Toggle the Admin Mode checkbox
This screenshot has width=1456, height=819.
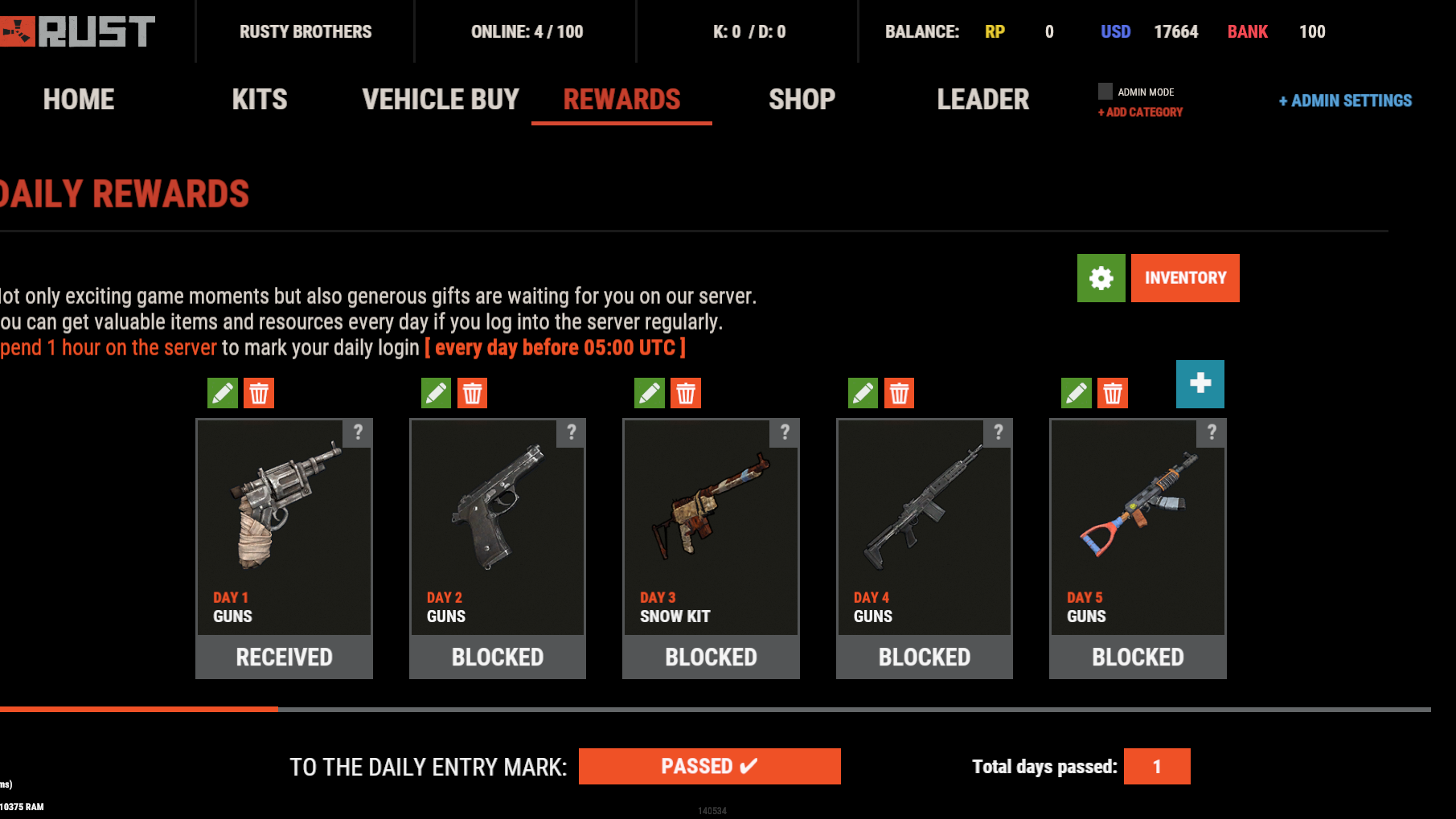click(1105, 92)
